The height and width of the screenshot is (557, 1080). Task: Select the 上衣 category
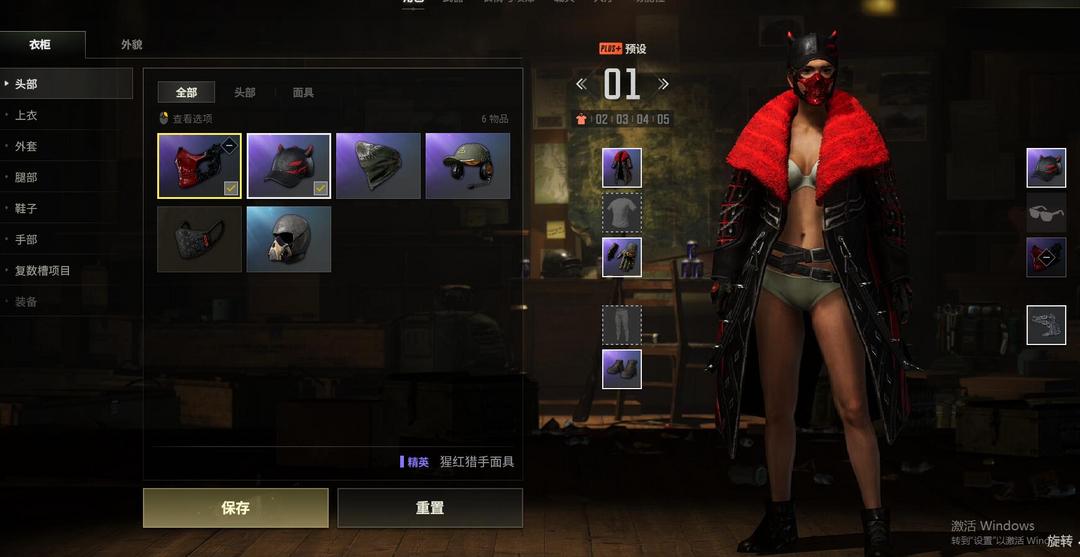click(26, 115)
